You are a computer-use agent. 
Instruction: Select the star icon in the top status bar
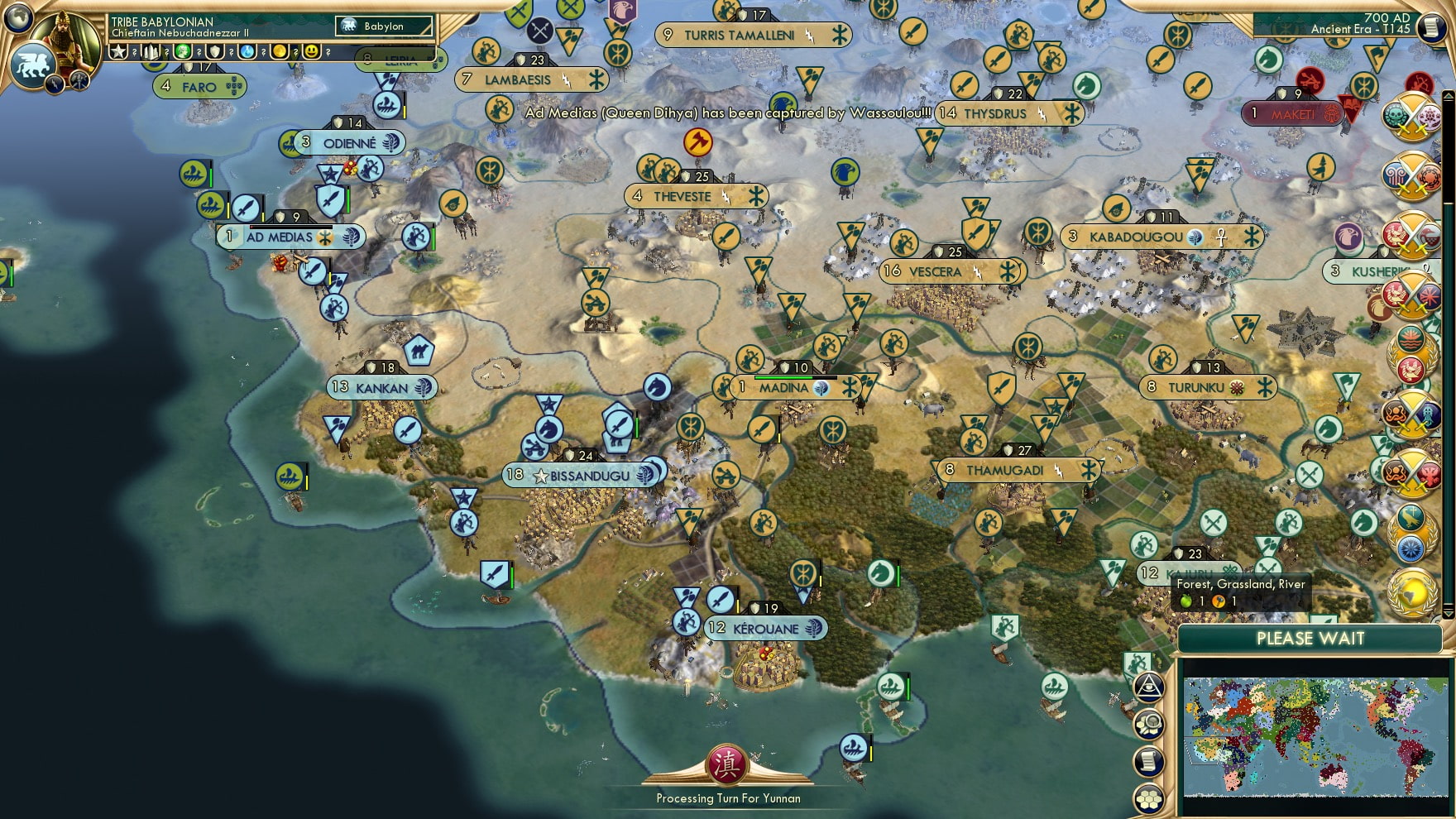click(x=118, y=51)
